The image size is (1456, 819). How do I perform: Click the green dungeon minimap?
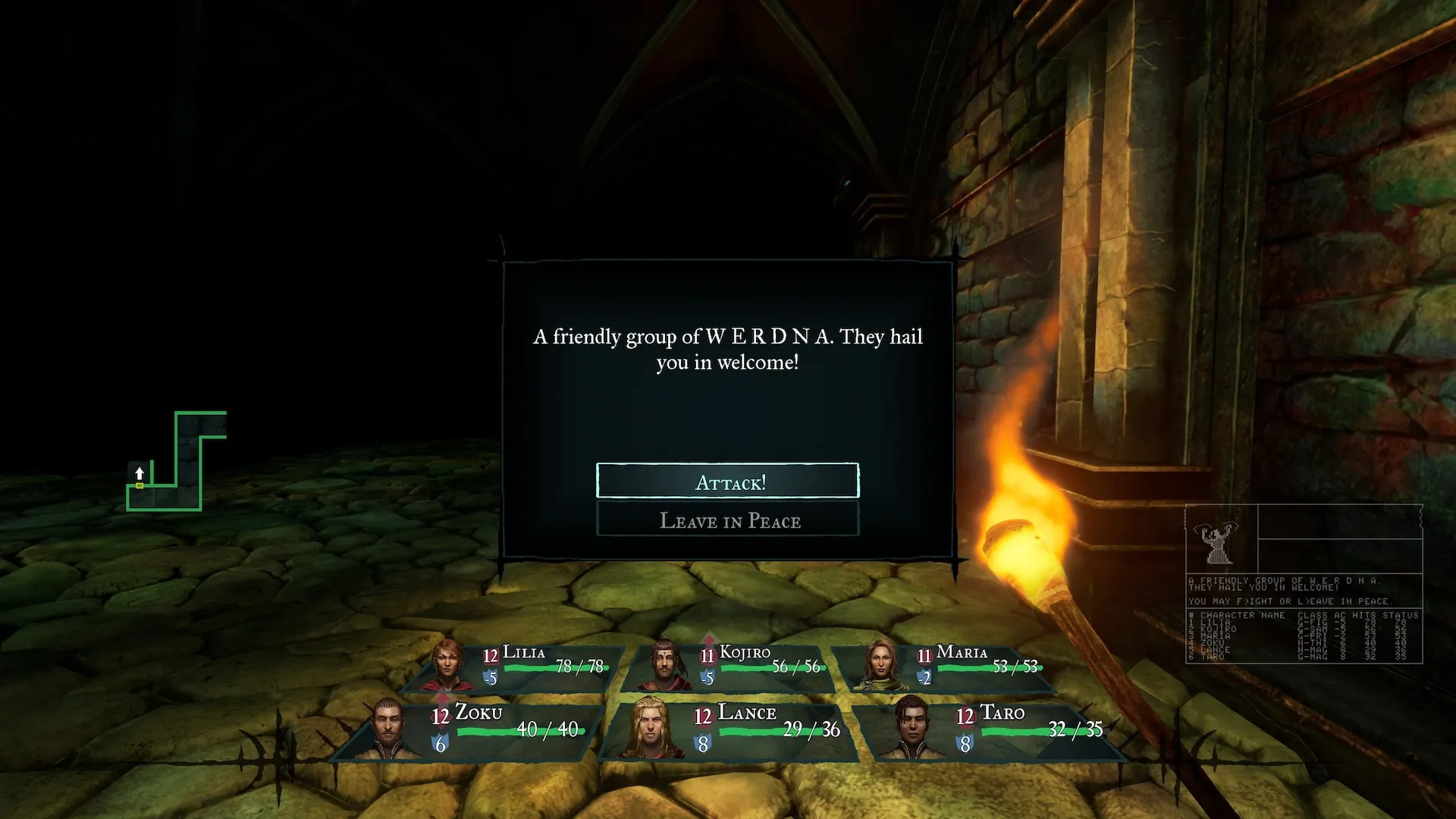[176, 463]
